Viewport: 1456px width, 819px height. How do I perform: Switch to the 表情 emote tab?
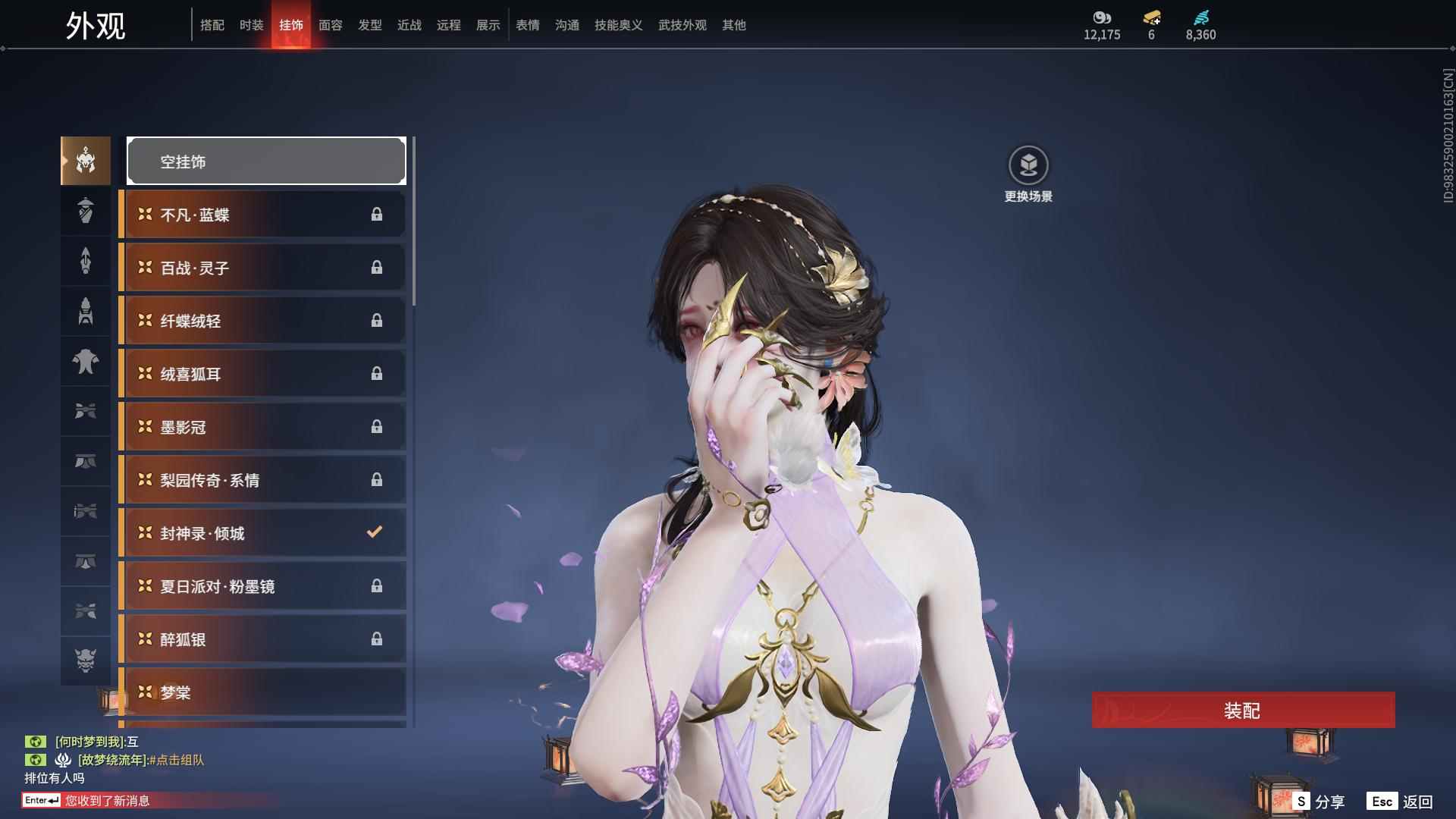click(x=528, y=25)
